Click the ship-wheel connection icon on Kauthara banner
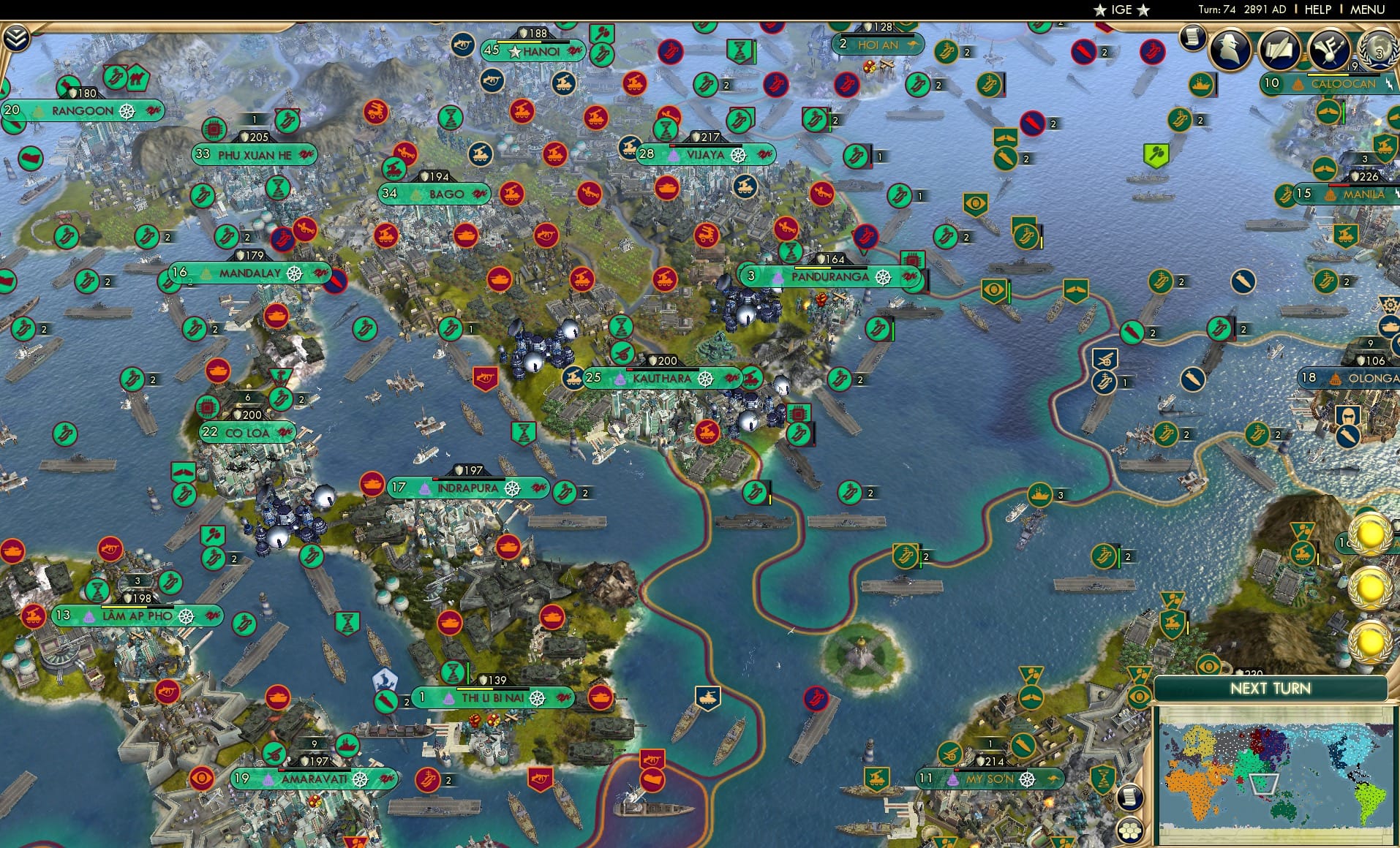 tap(705, 379)
